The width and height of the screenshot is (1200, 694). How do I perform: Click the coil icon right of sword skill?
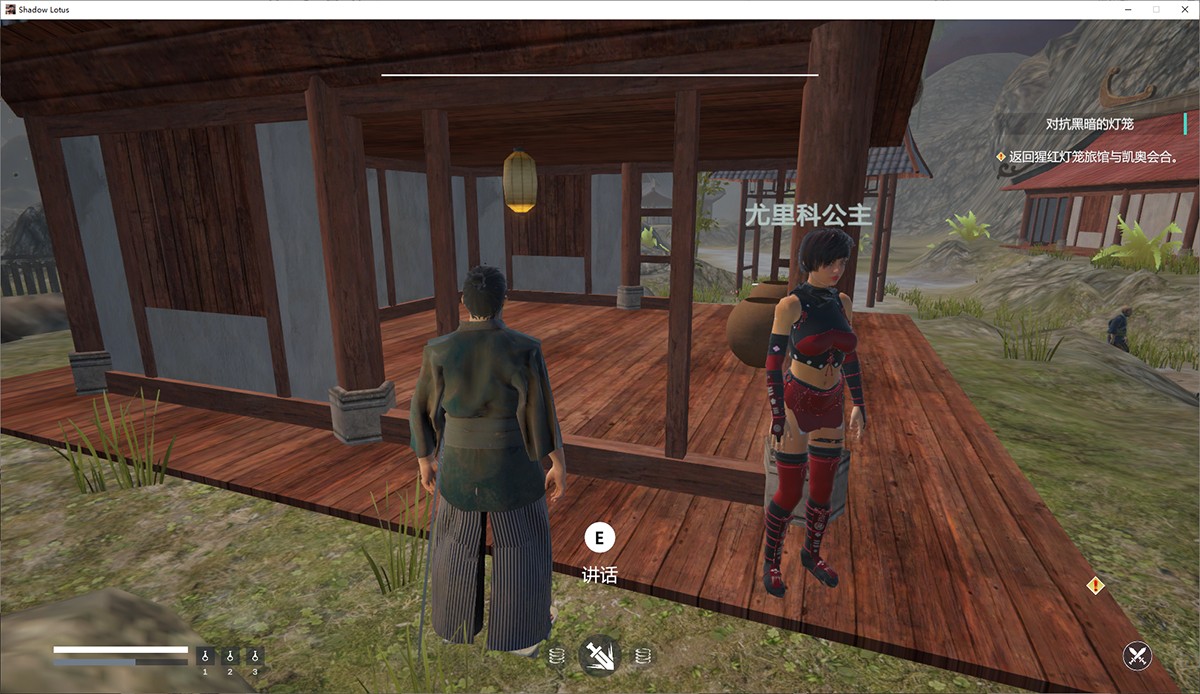click(x=643, y=656)
